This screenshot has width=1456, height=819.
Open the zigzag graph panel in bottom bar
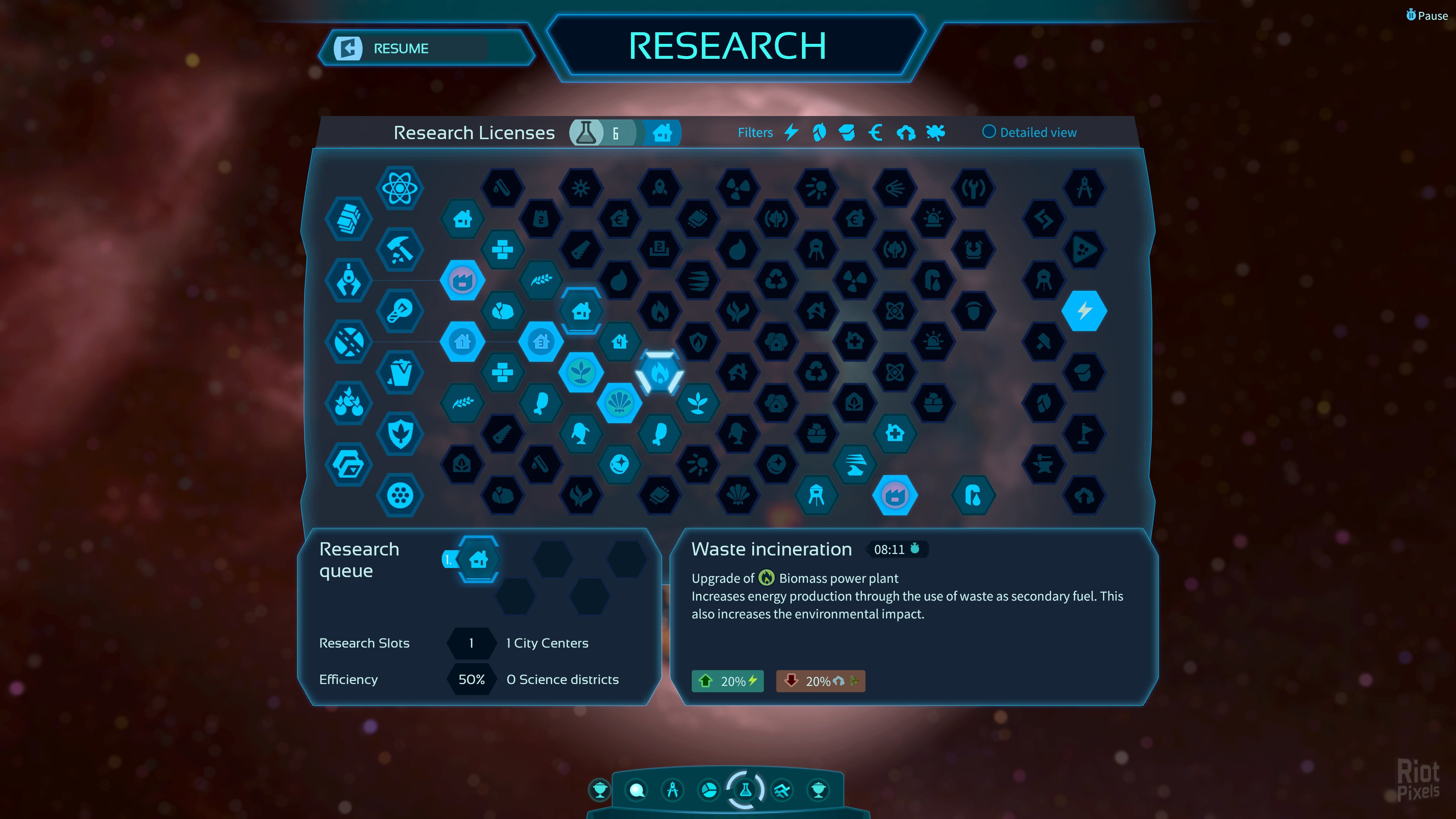[782, 789]
